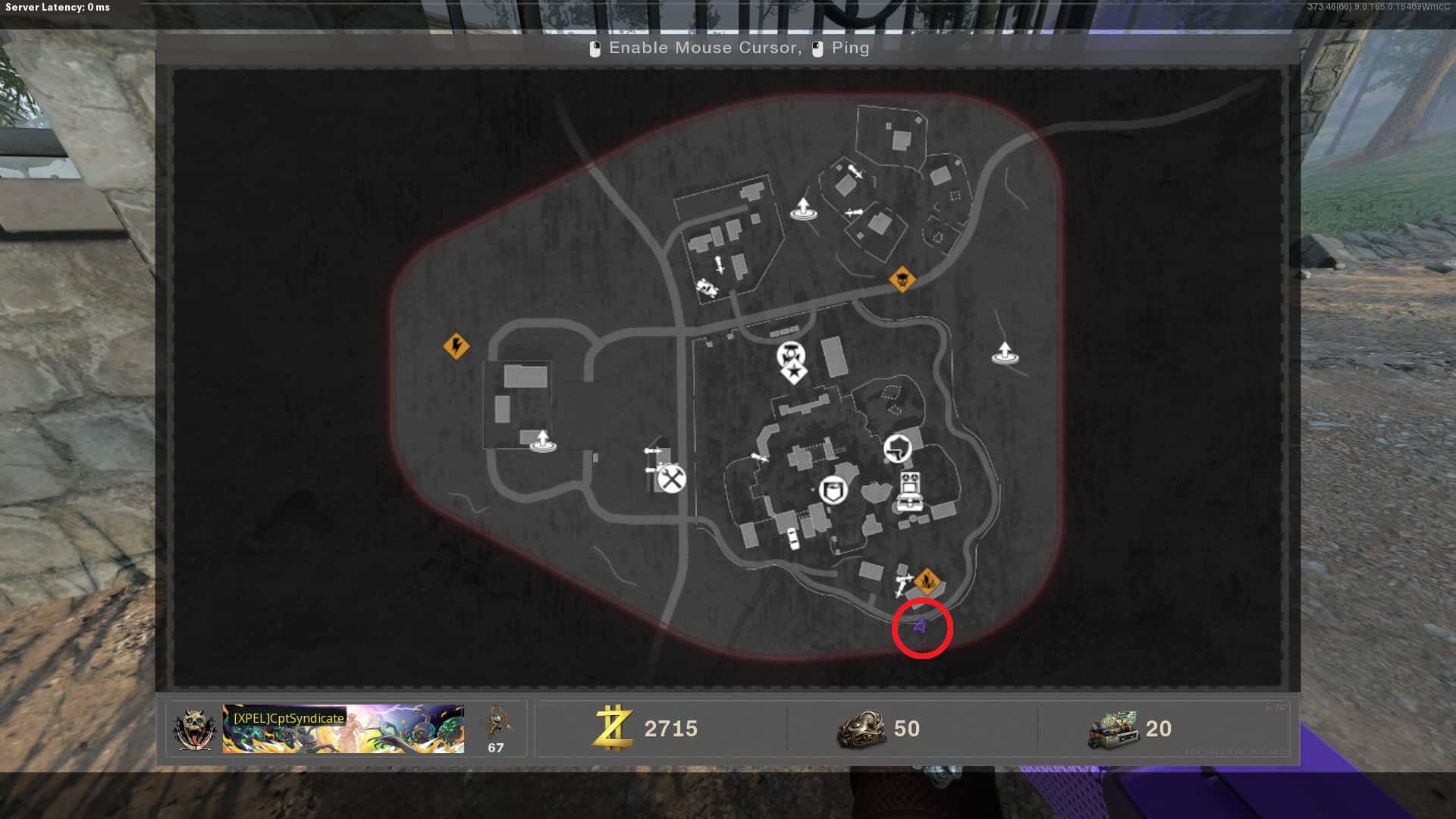
Task: Ping the white car icon on the map
Action: tap(792, 538)
